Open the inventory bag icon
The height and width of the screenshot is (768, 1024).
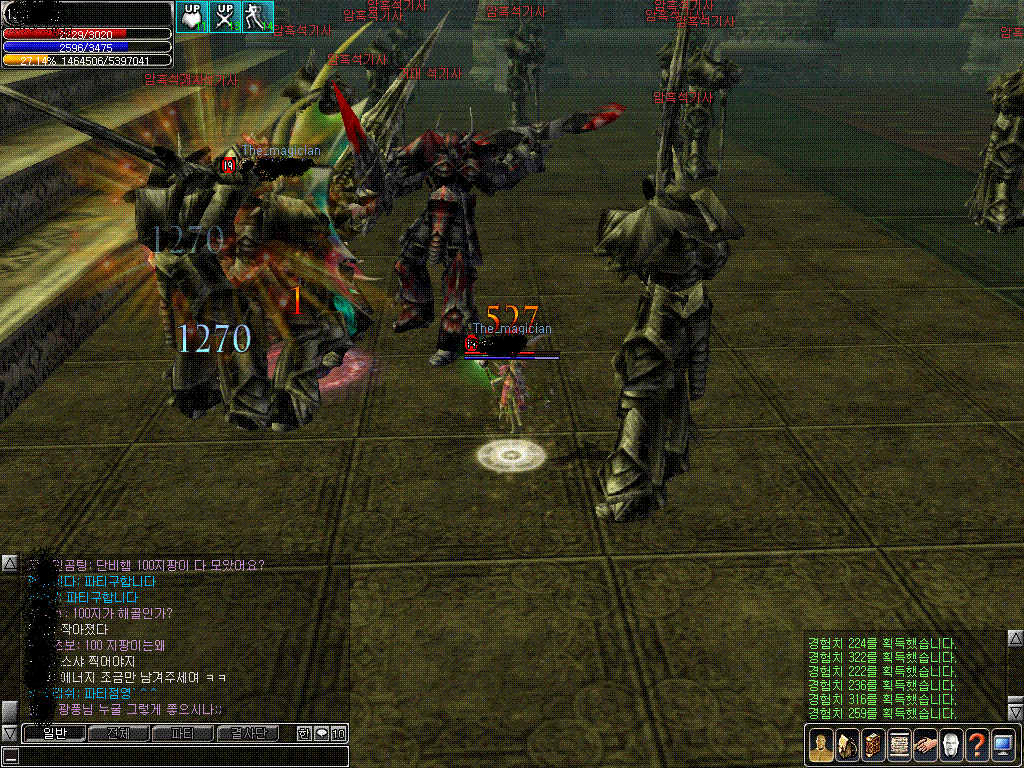[847, 745]
